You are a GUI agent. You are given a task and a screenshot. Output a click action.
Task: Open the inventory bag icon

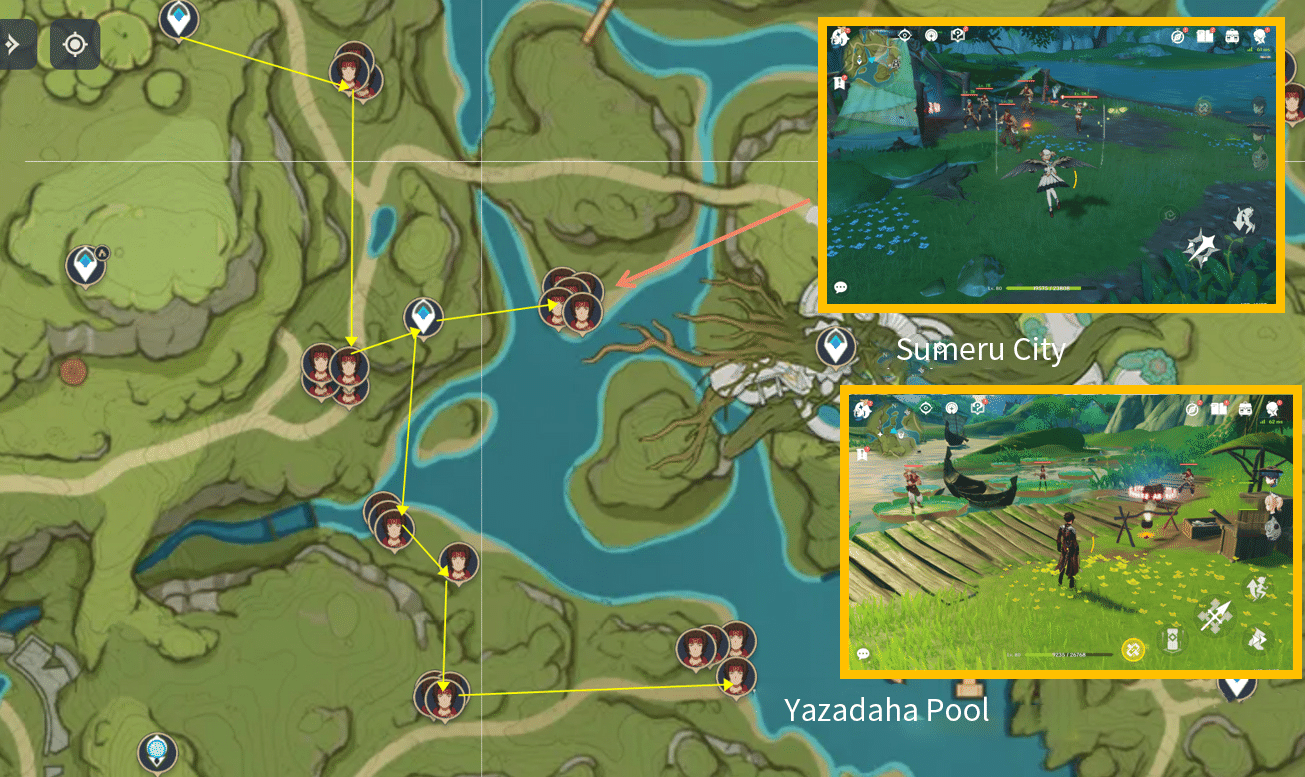point(1231,37)
